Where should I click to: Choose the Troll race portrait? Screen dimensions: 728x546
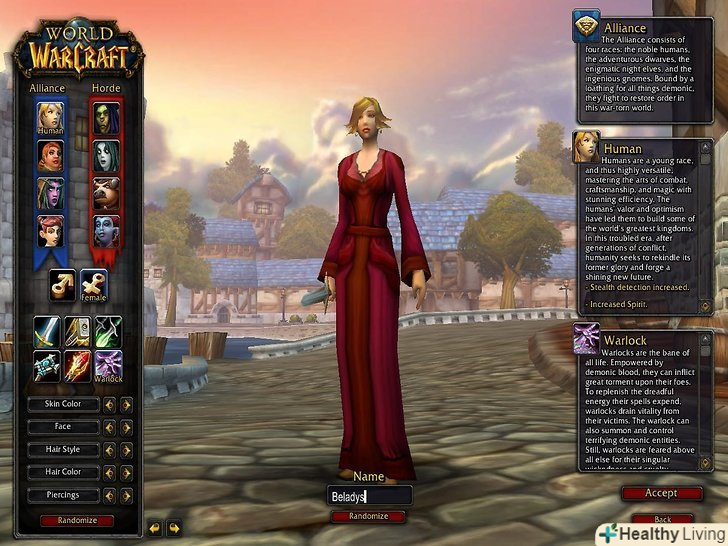point(107,230)
